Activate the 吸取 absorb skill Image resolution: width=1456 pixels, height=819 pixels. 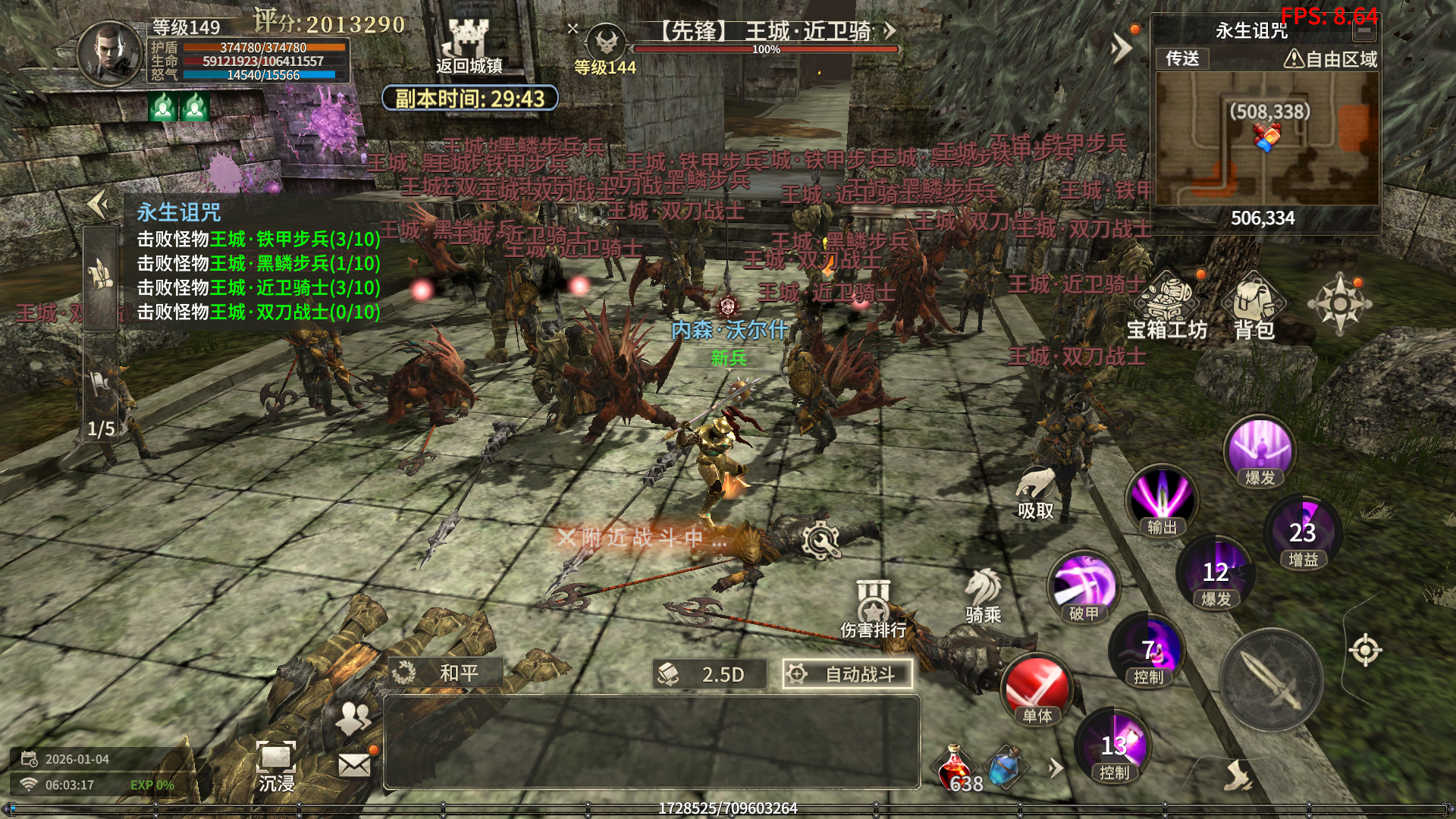pyautogui.click(x=1035, y=491)
